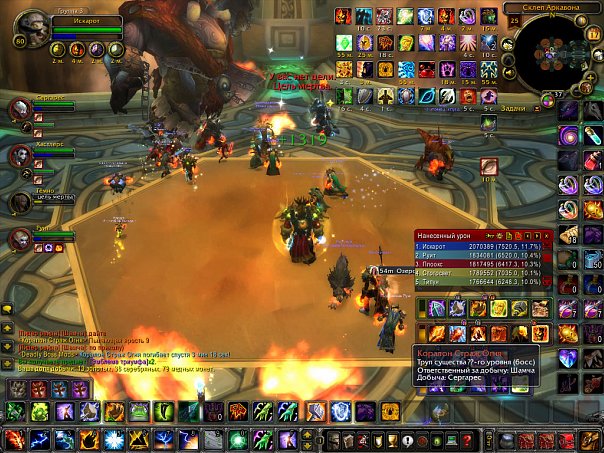Activate the purple swirl ability in side bar
Image resolution: width=604 pixels, height=453 pixels.
569,135
